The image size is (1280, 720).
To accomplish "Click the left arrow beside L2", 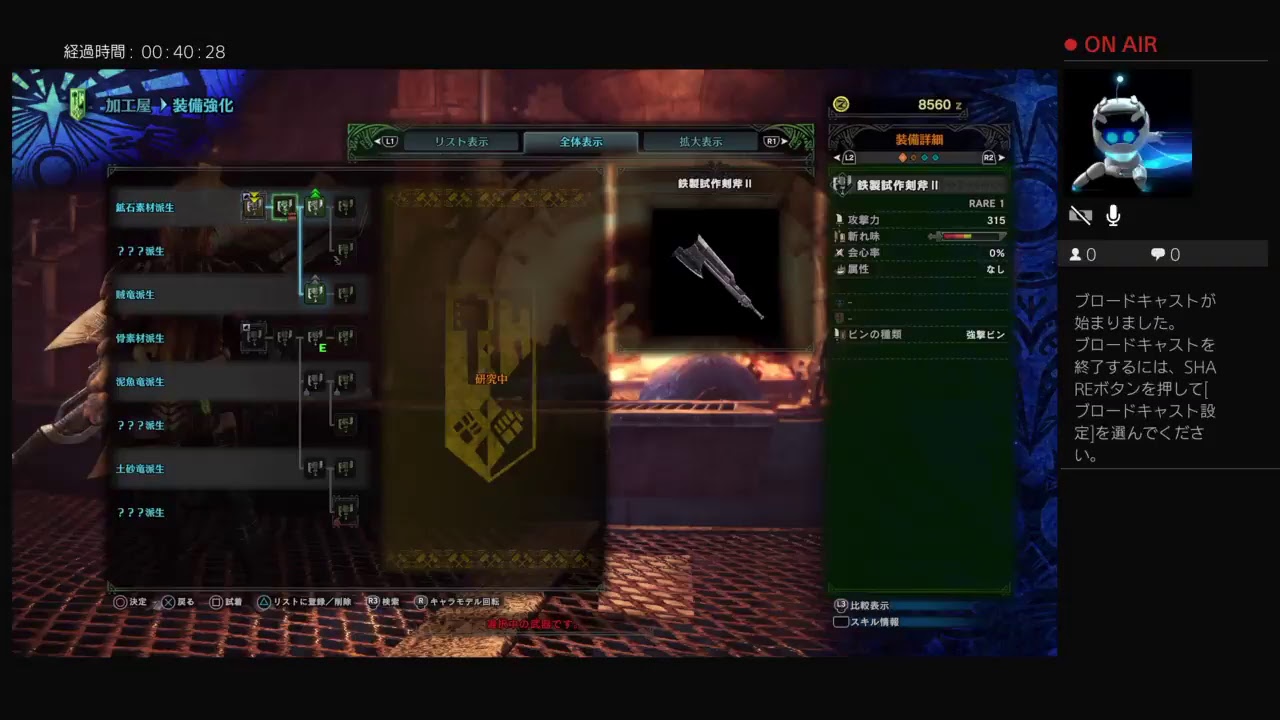I will coord(836,157).
